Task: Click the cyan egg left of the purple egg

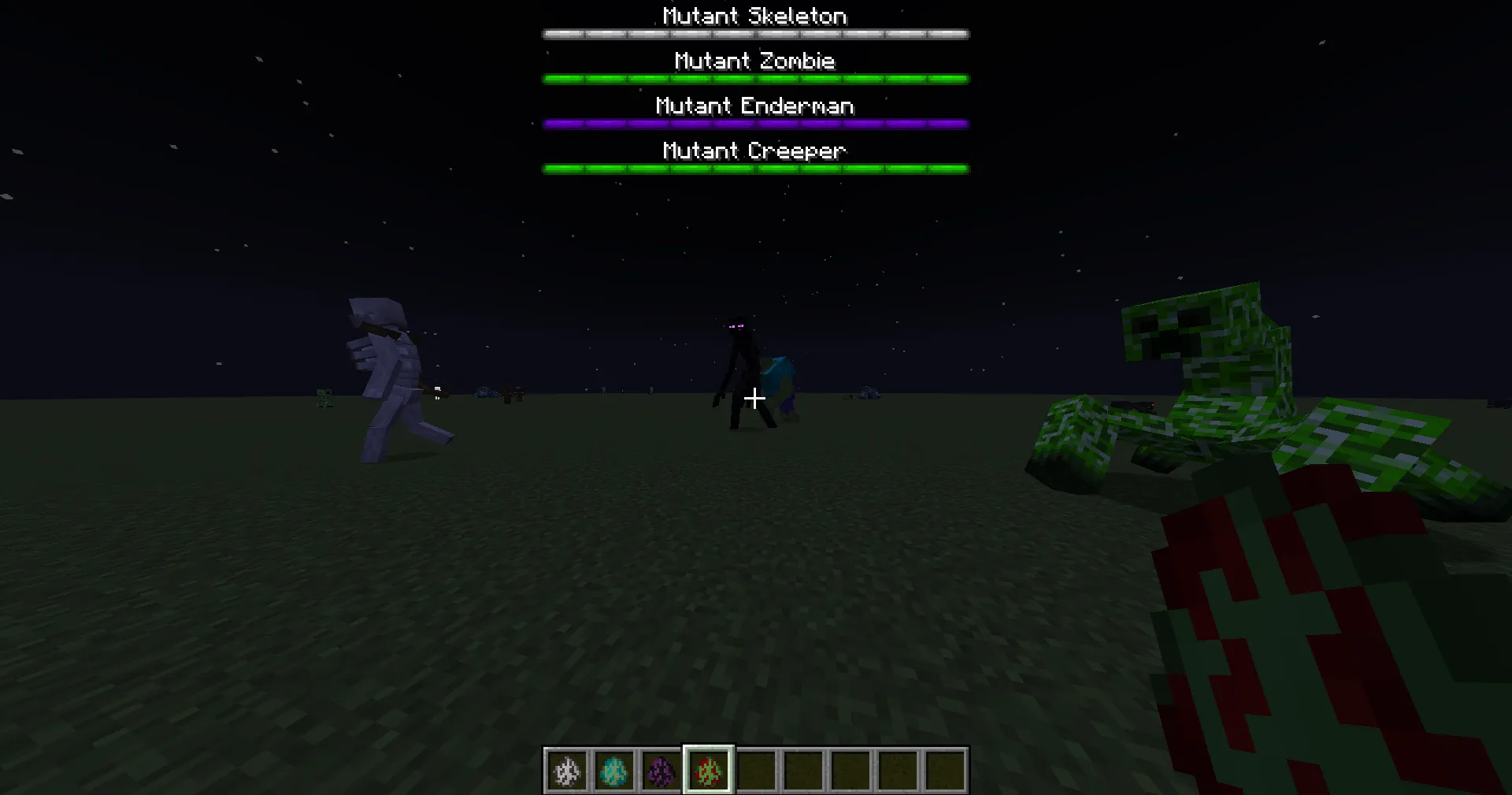Action: (614, 771)
